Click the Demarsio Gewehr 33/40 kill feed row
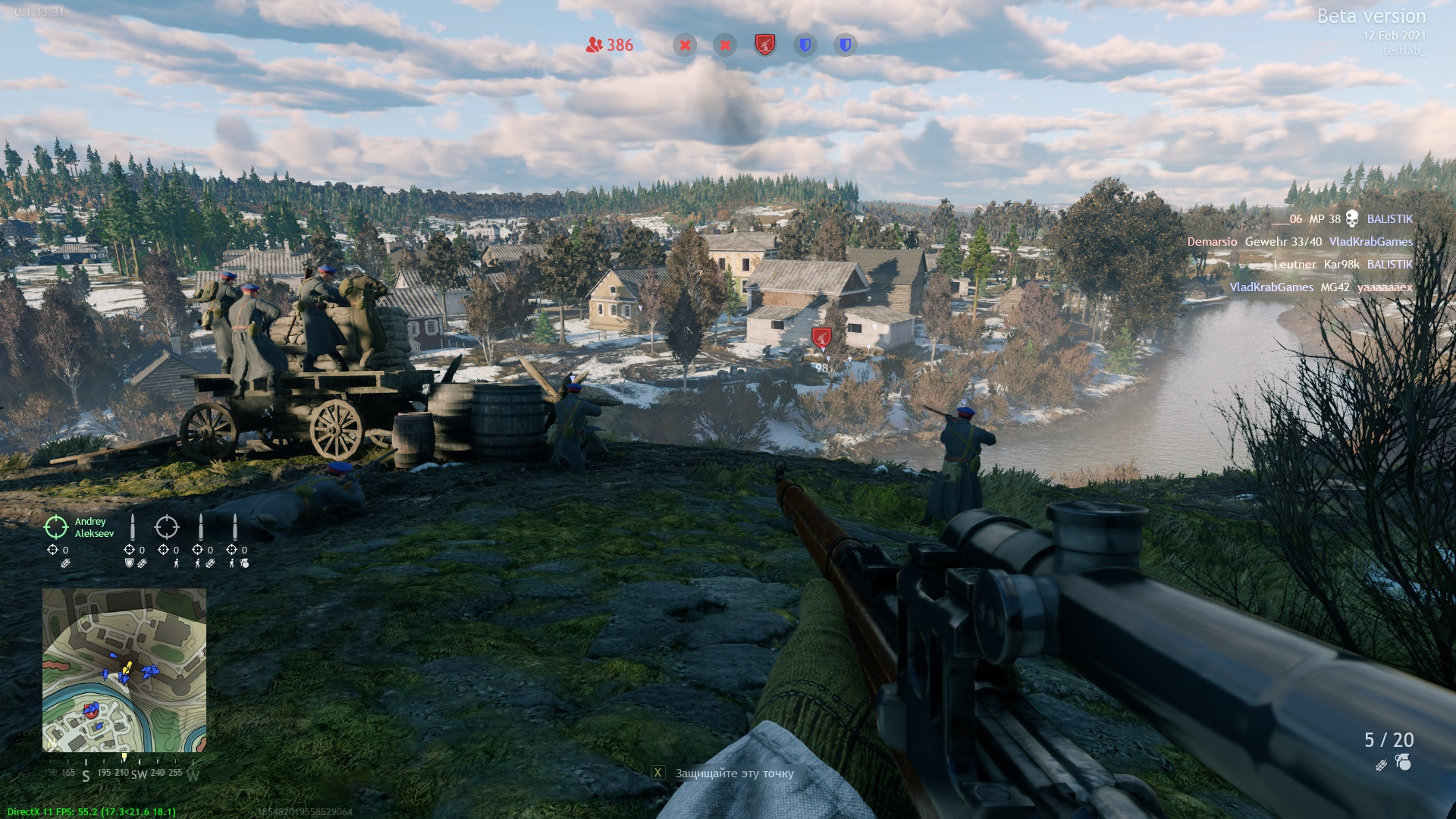 coord(1300,242)
